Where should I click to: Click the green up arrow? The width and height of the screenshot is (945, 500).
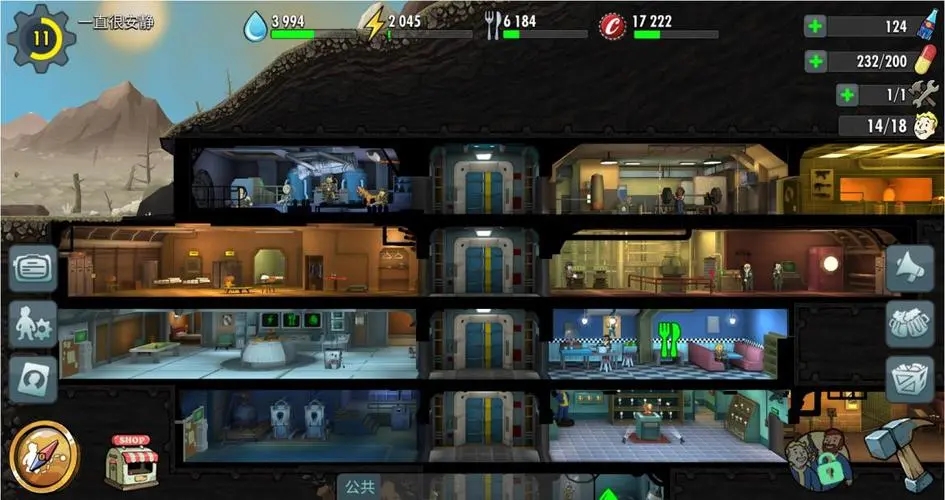click(x=606, y=493)
